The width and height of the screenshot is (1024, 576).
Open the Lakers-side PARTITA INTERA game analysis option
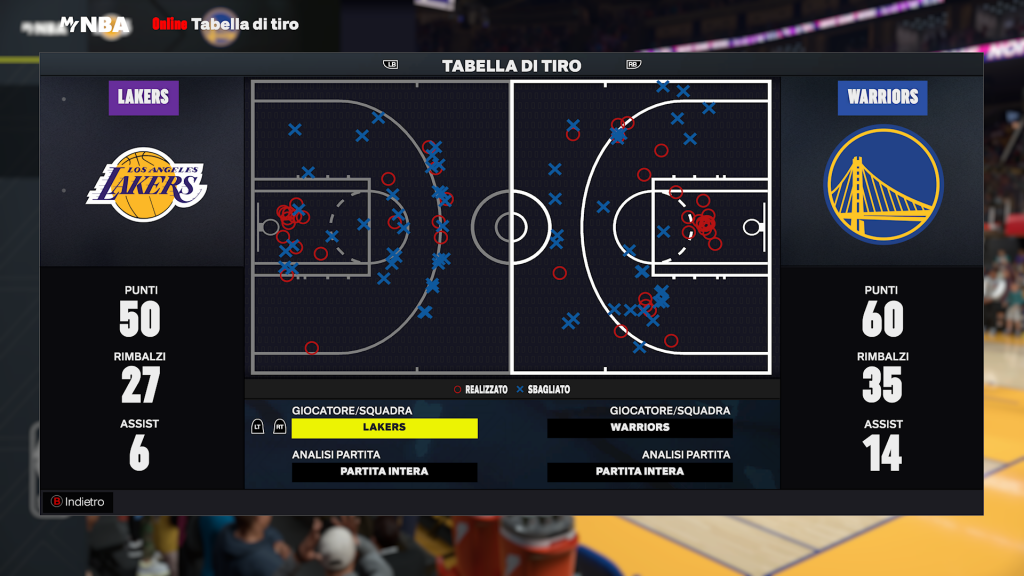385,472
